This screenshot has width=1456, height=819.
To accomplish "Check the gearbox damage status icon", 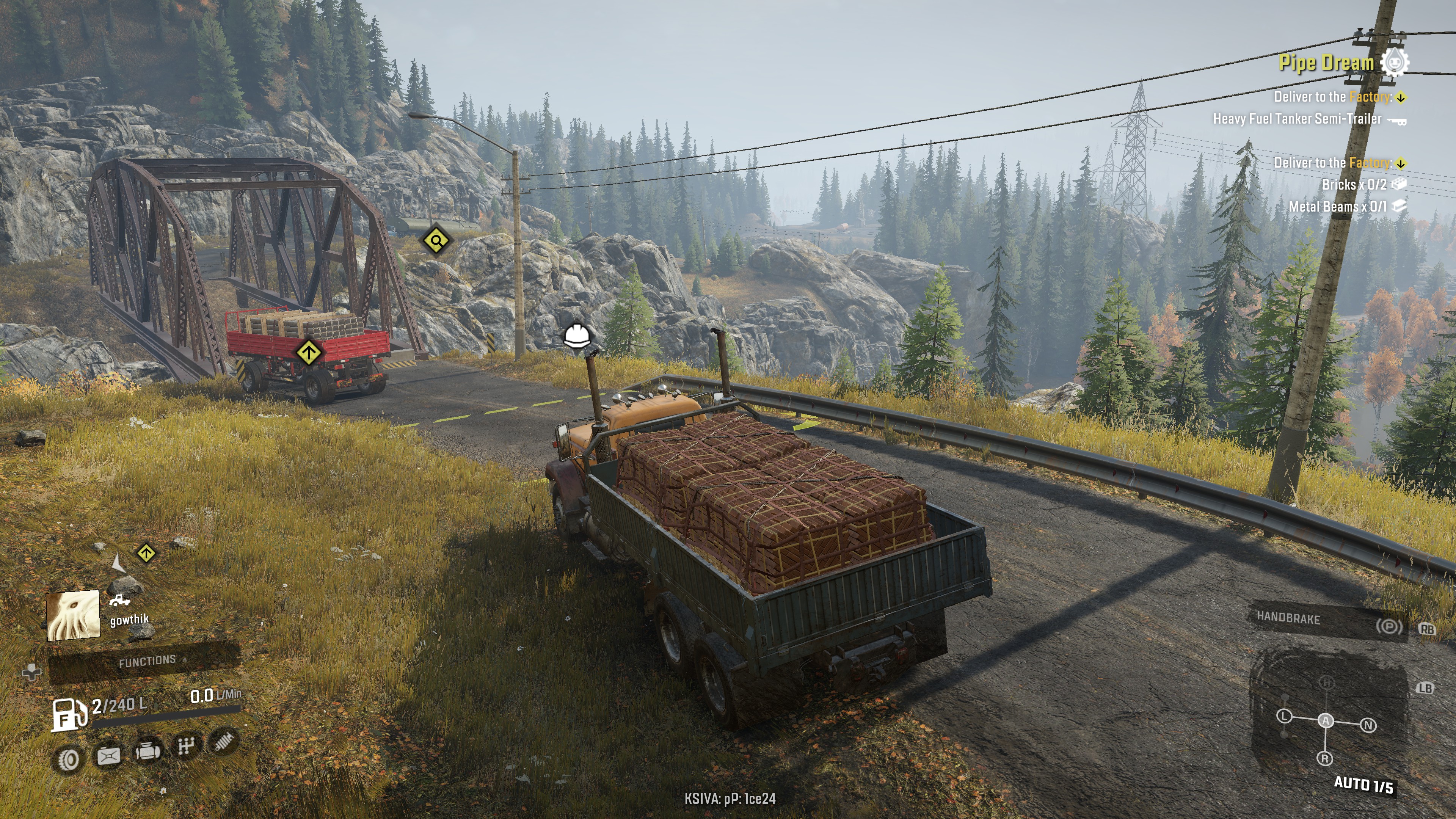I will 187,746.
